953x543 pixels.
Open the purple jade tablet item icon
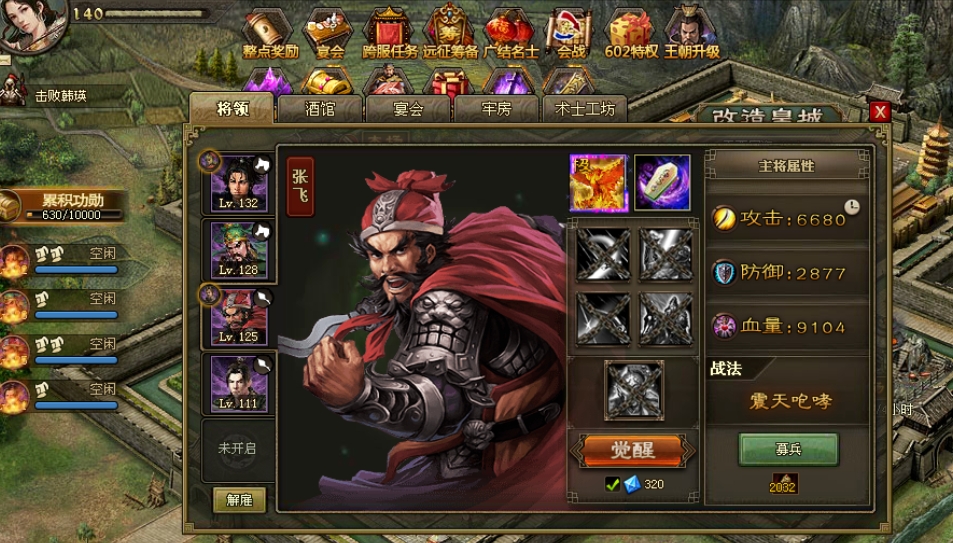coord(662,183)
